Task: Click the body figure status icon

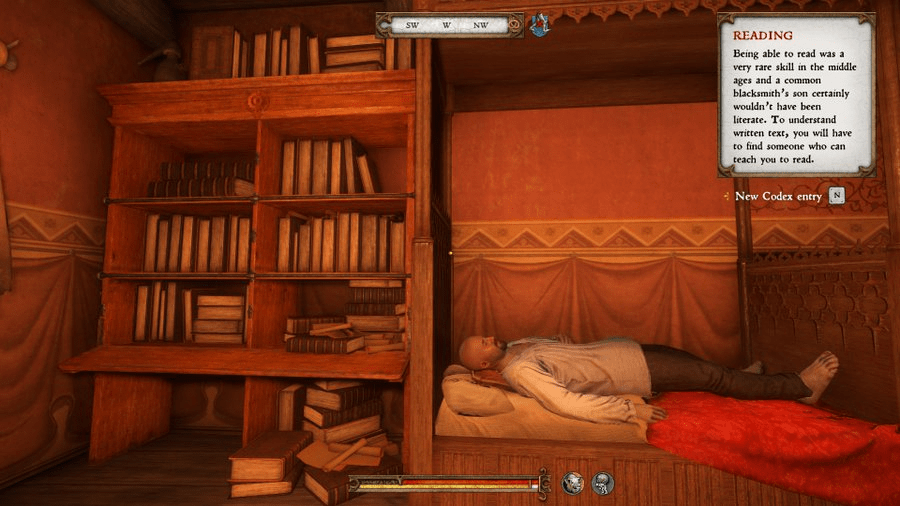Action: [x=602, y=483]
